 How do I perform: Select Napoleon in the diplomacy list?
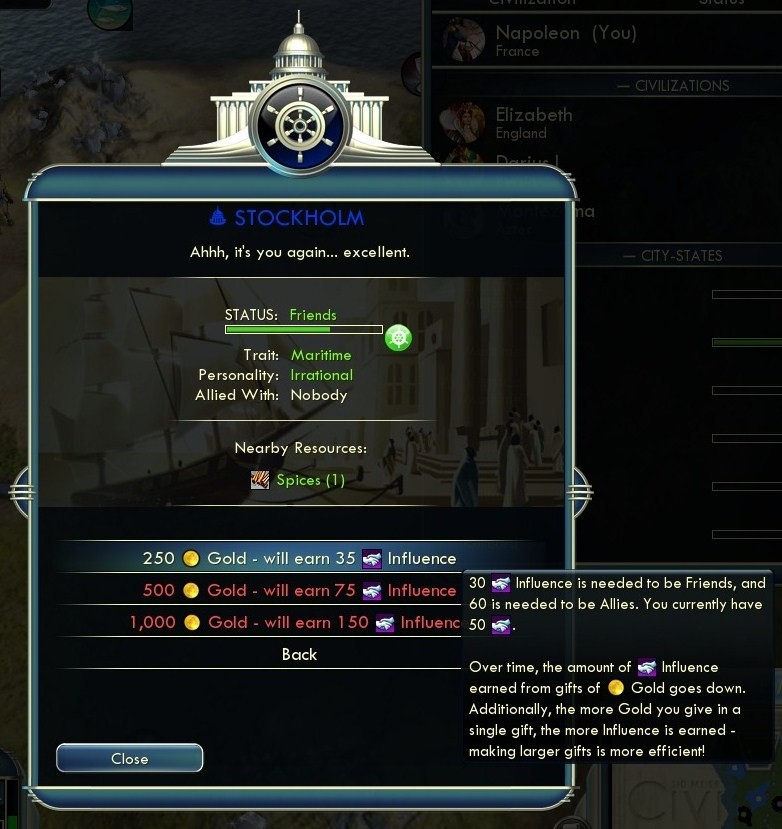coord(564,40)
